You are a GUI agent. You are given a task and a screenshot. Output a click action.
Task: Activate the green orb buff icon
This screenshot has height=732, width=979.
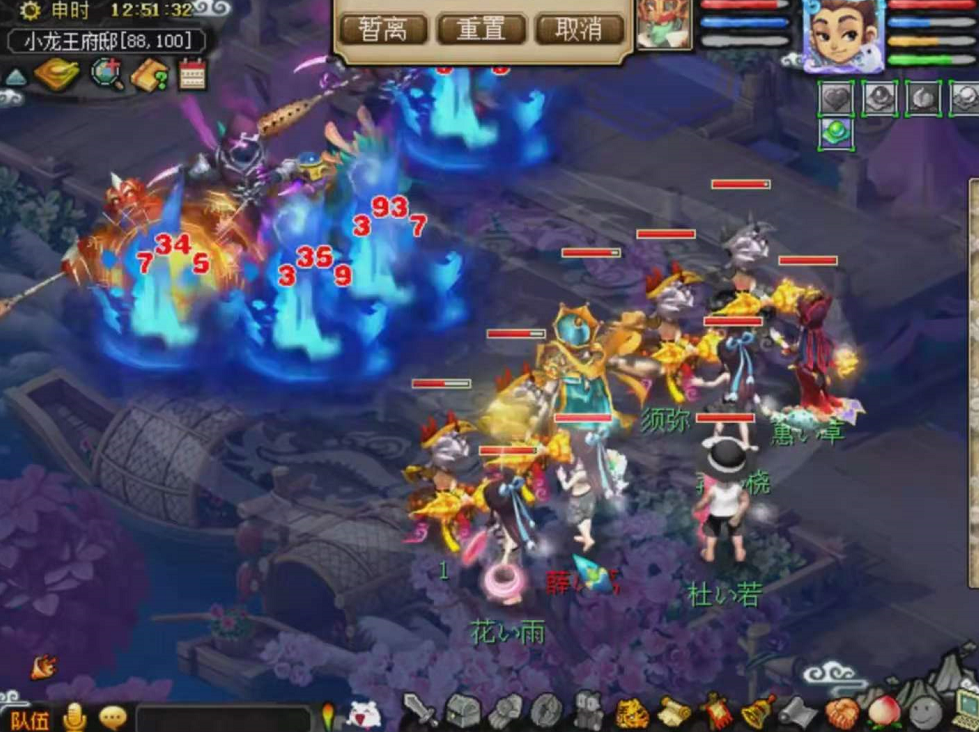(836, 133)
